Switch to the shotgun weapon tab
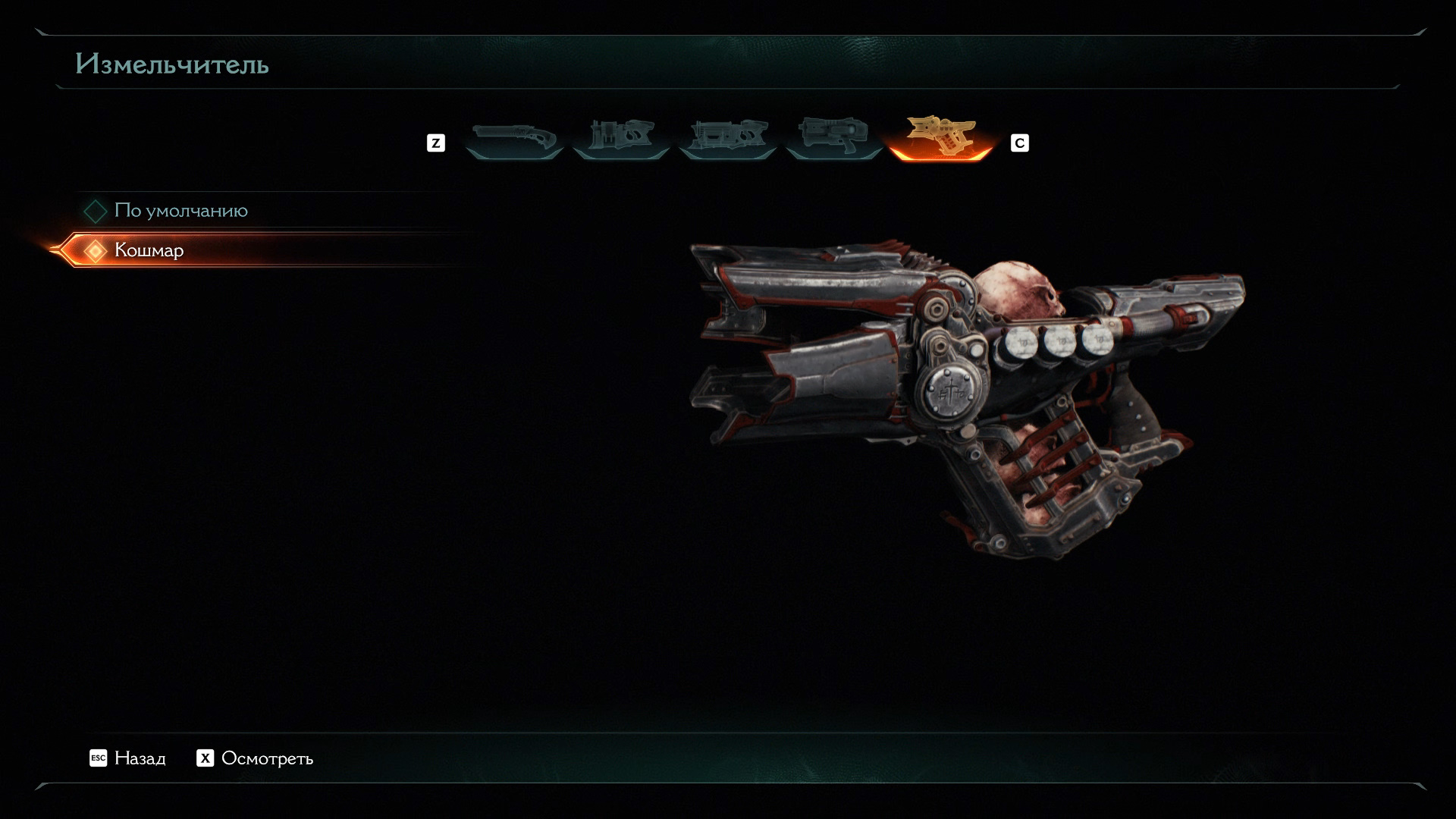 [x=514, y=139]
